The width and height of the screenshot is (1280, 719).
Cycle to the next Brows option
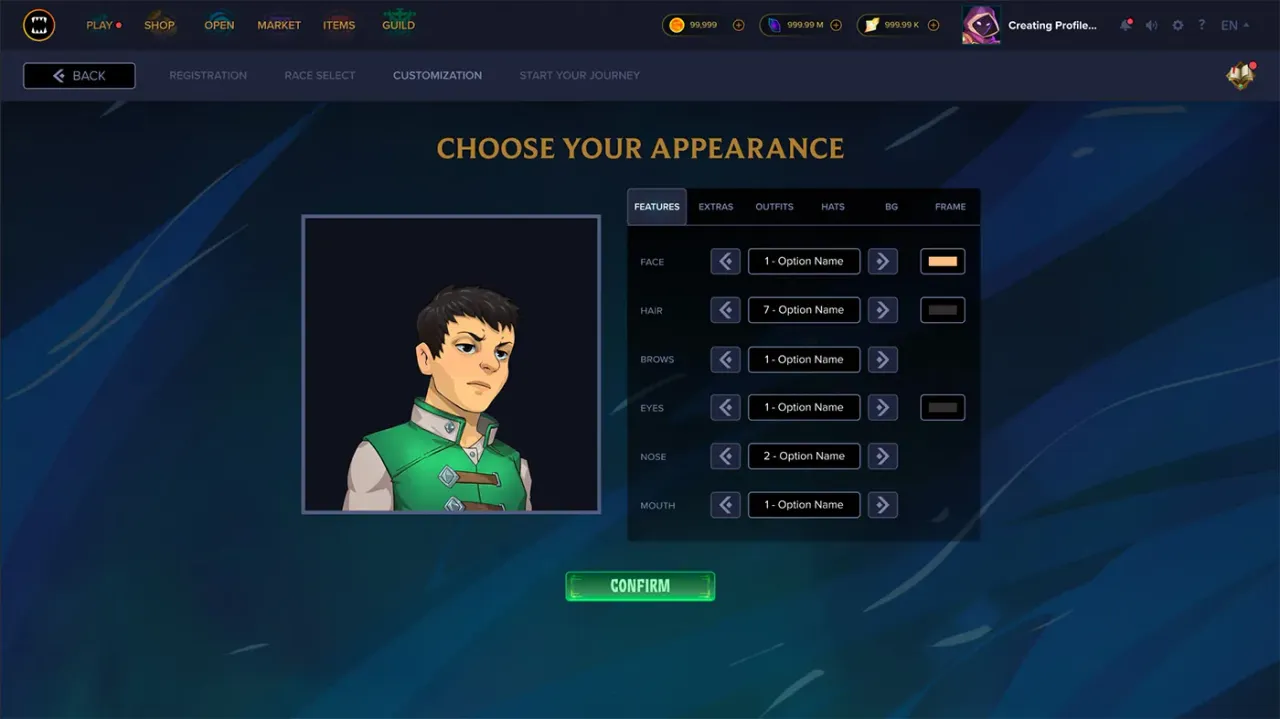pos(882,359)
